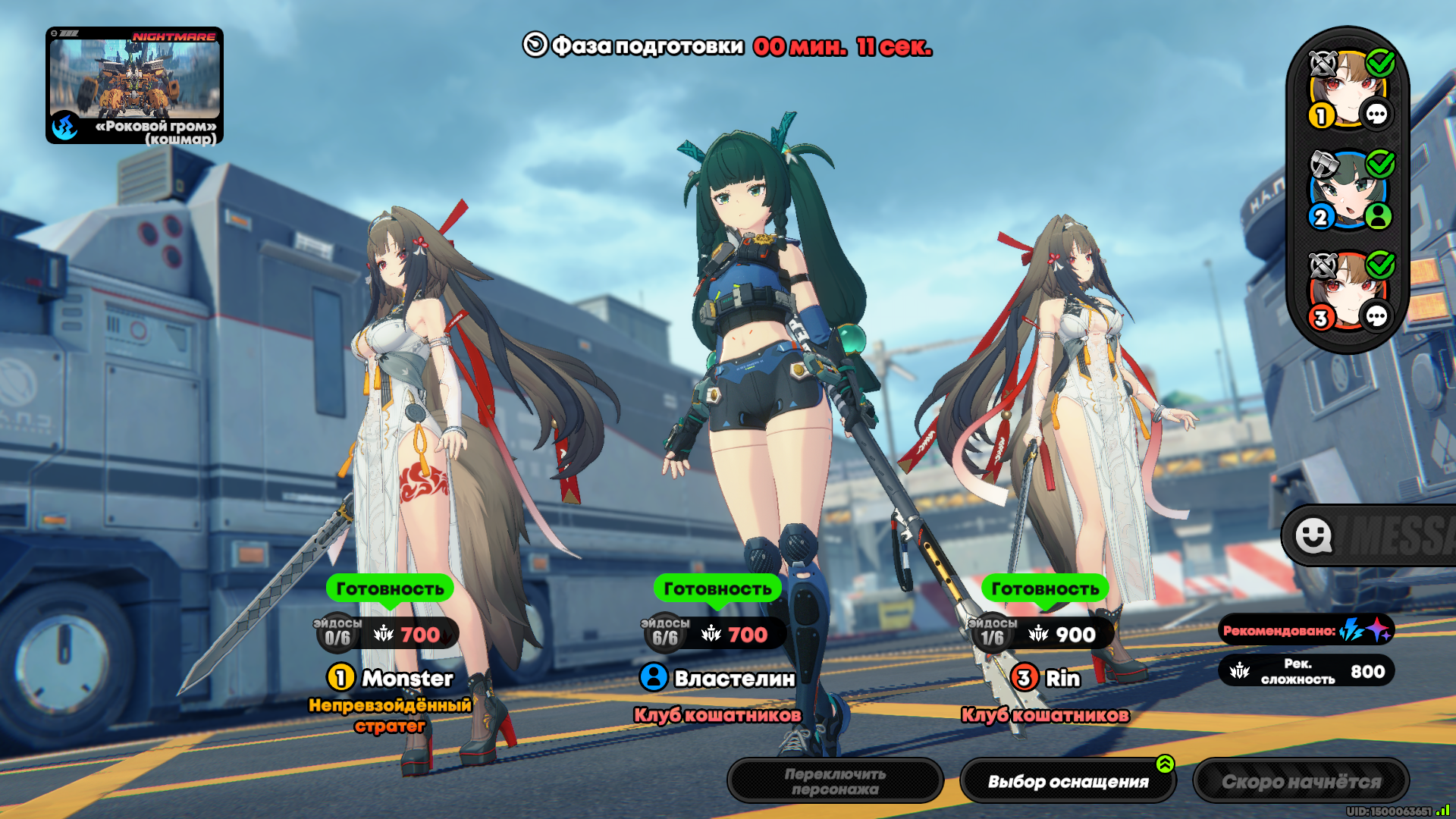Open chat bubble beside player 3 portrait

pos(1376,316)
